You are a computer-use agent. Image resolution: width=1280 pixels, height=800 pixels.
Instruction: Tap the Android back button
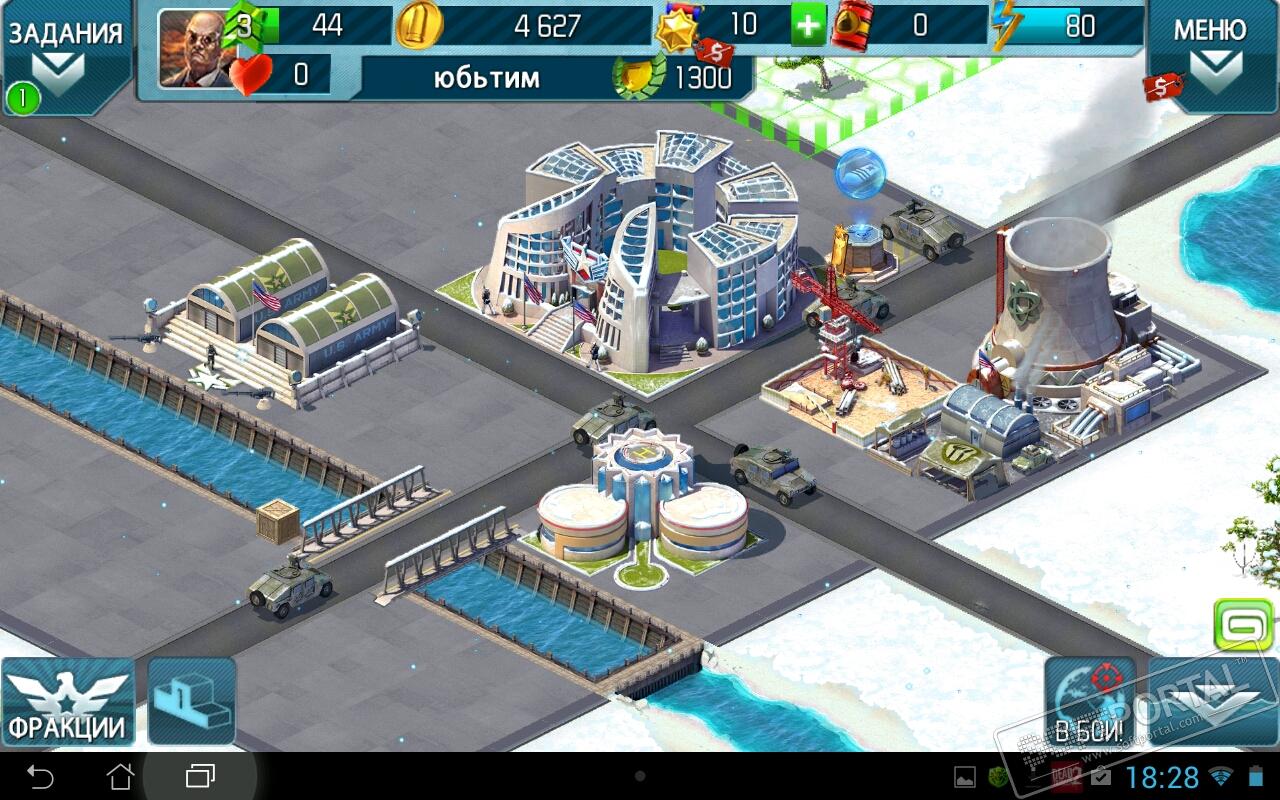click(x=41, y=776)
